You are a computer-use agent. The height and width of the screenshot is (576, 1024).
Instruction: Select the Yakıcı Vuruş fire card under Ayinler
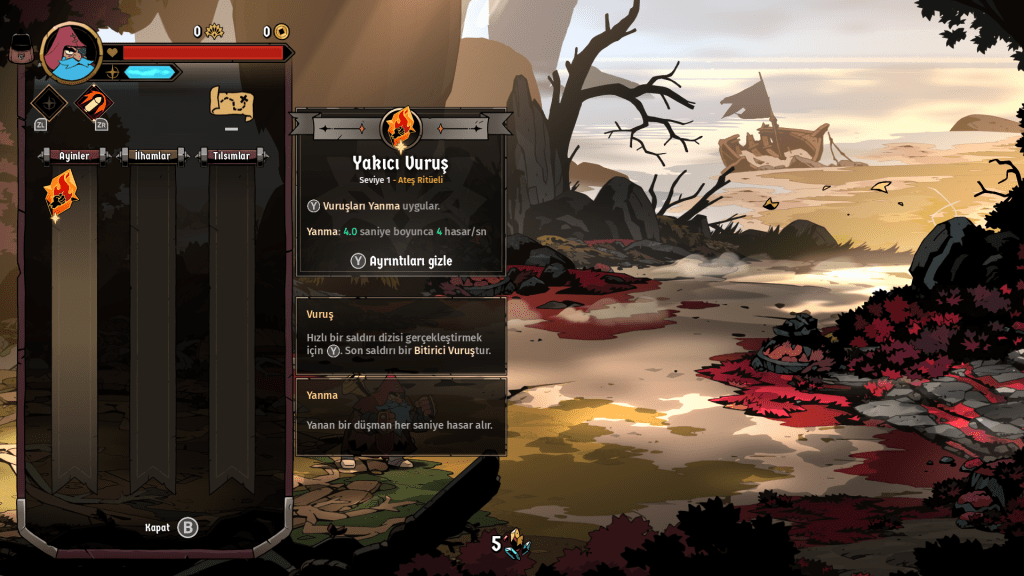[x=60, y=194]
